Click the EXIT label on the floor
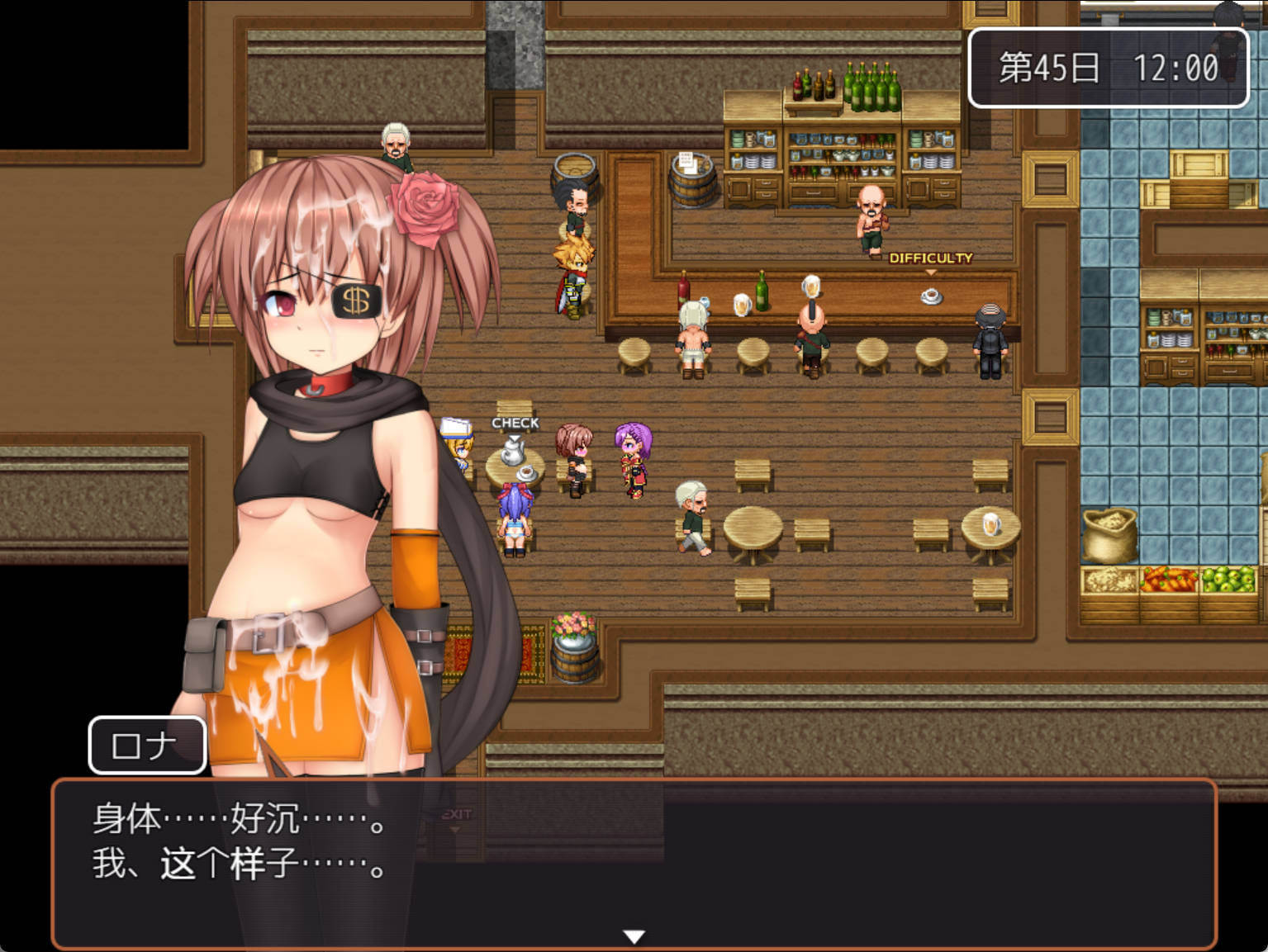The height and width of the screenshot is (952, 1268). coord(457,812)
